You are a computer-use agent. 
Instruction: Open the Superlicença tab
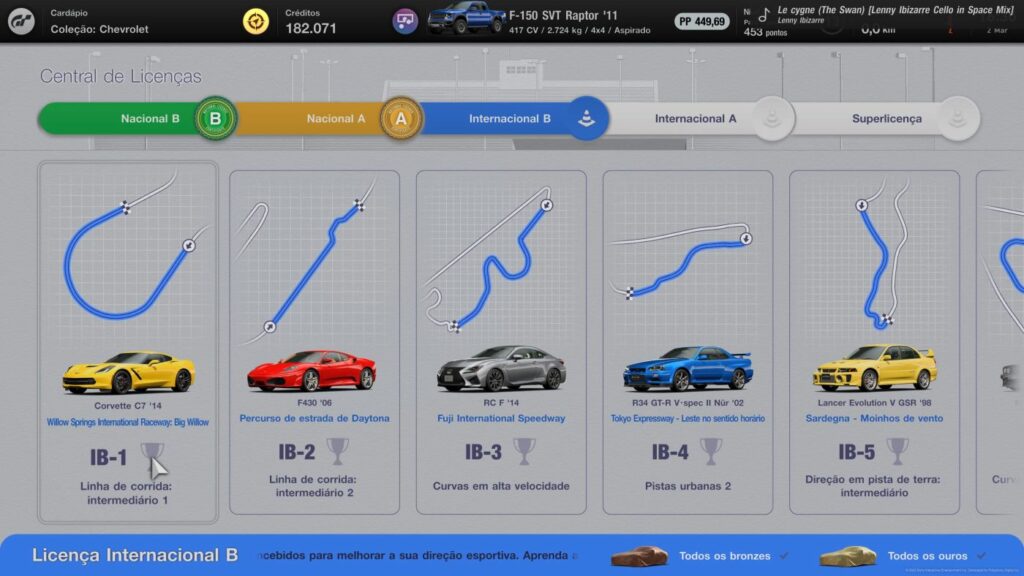click(887, 119)
